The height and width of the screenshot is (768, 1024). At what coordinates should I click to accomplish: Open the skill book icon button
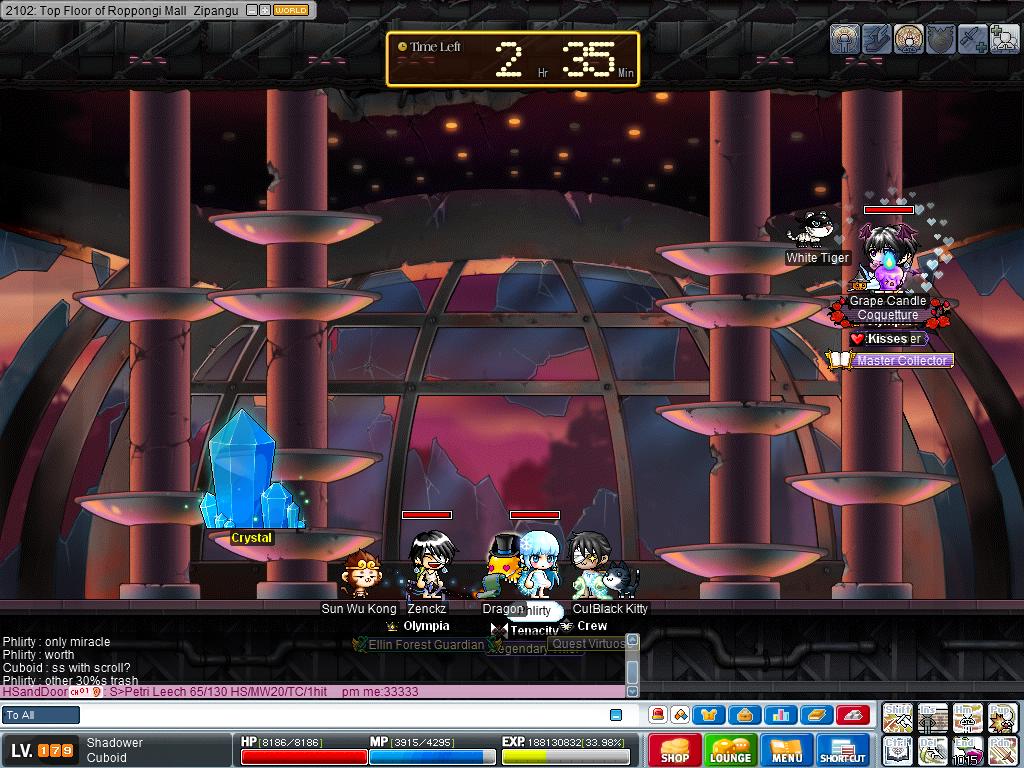(x=815, y=715)
